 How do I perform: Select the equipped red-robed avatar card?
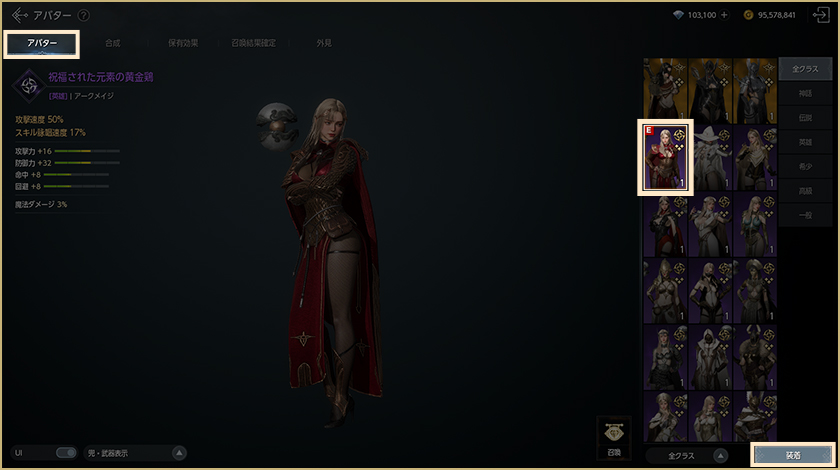pos(665,157)
